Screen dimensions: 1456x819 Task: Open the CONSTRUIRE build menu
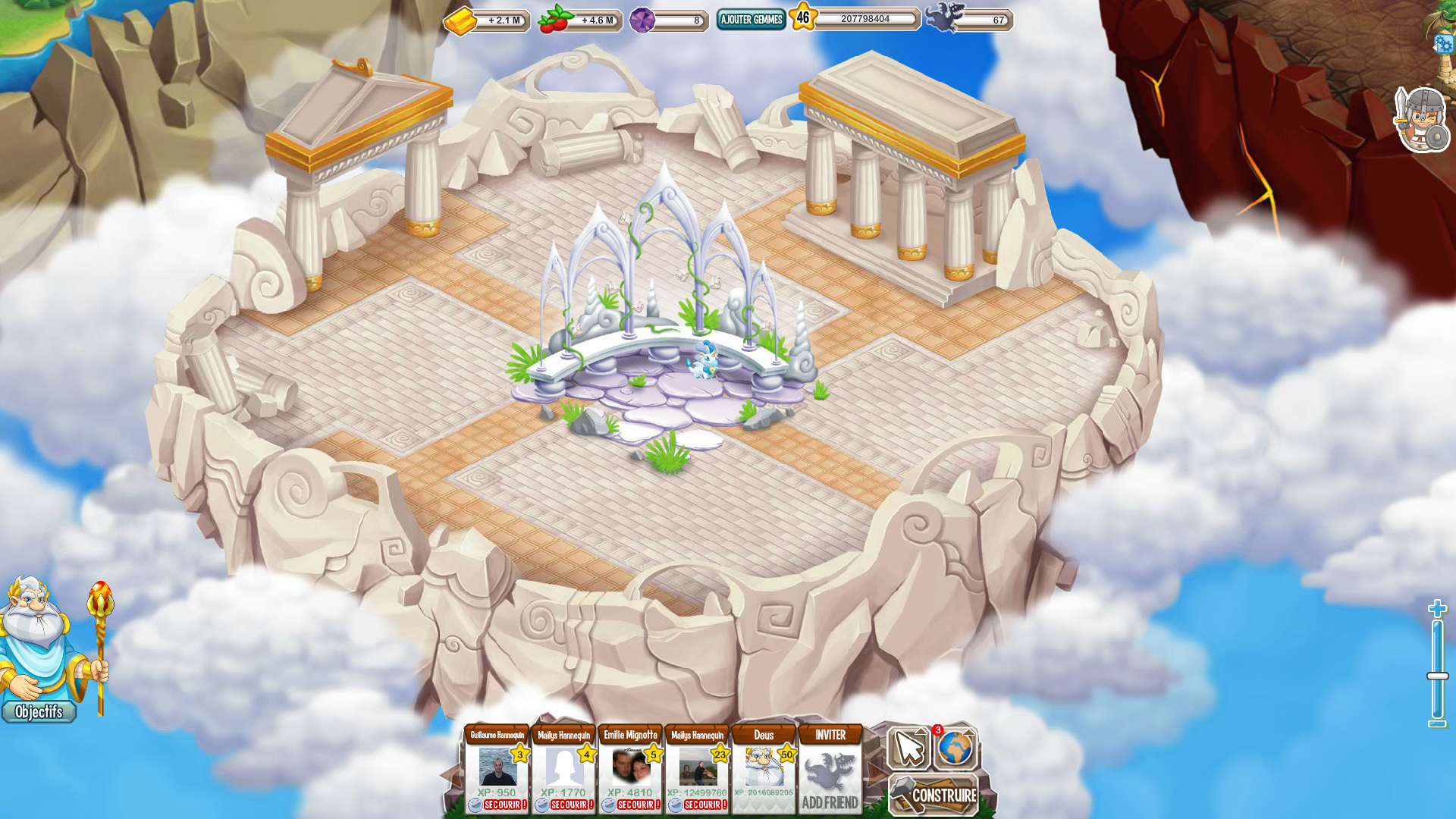(x=934, y=795)
